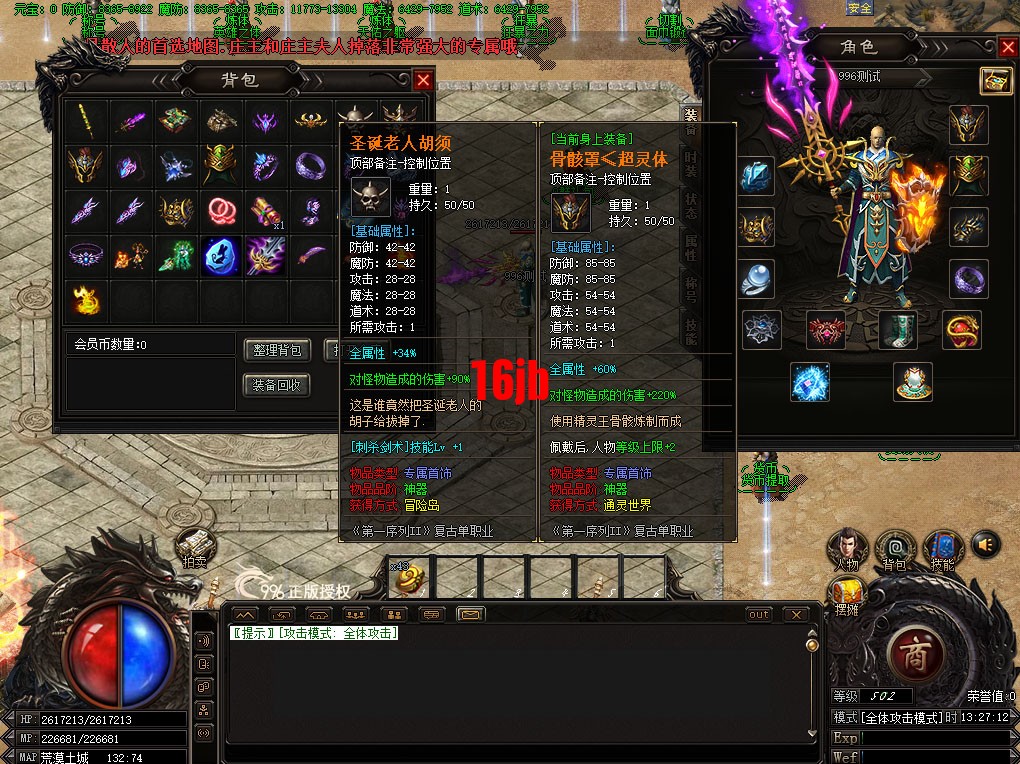This screenshot has height=764, width=1020.
Task: Click the treasure chest icon in character panel
Action: 995,81
